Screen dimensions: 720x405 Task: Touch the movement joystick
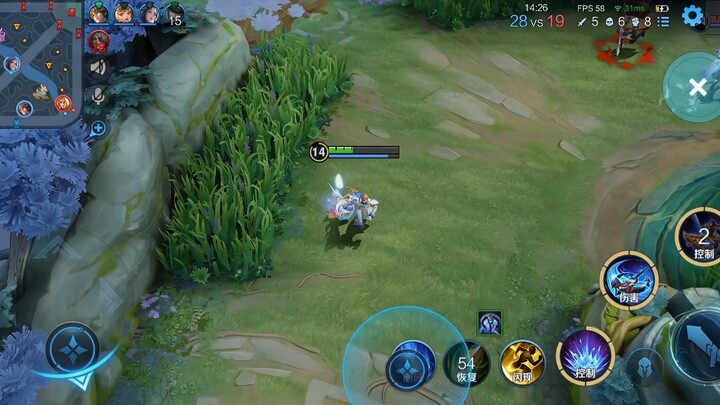coord(72,351)
